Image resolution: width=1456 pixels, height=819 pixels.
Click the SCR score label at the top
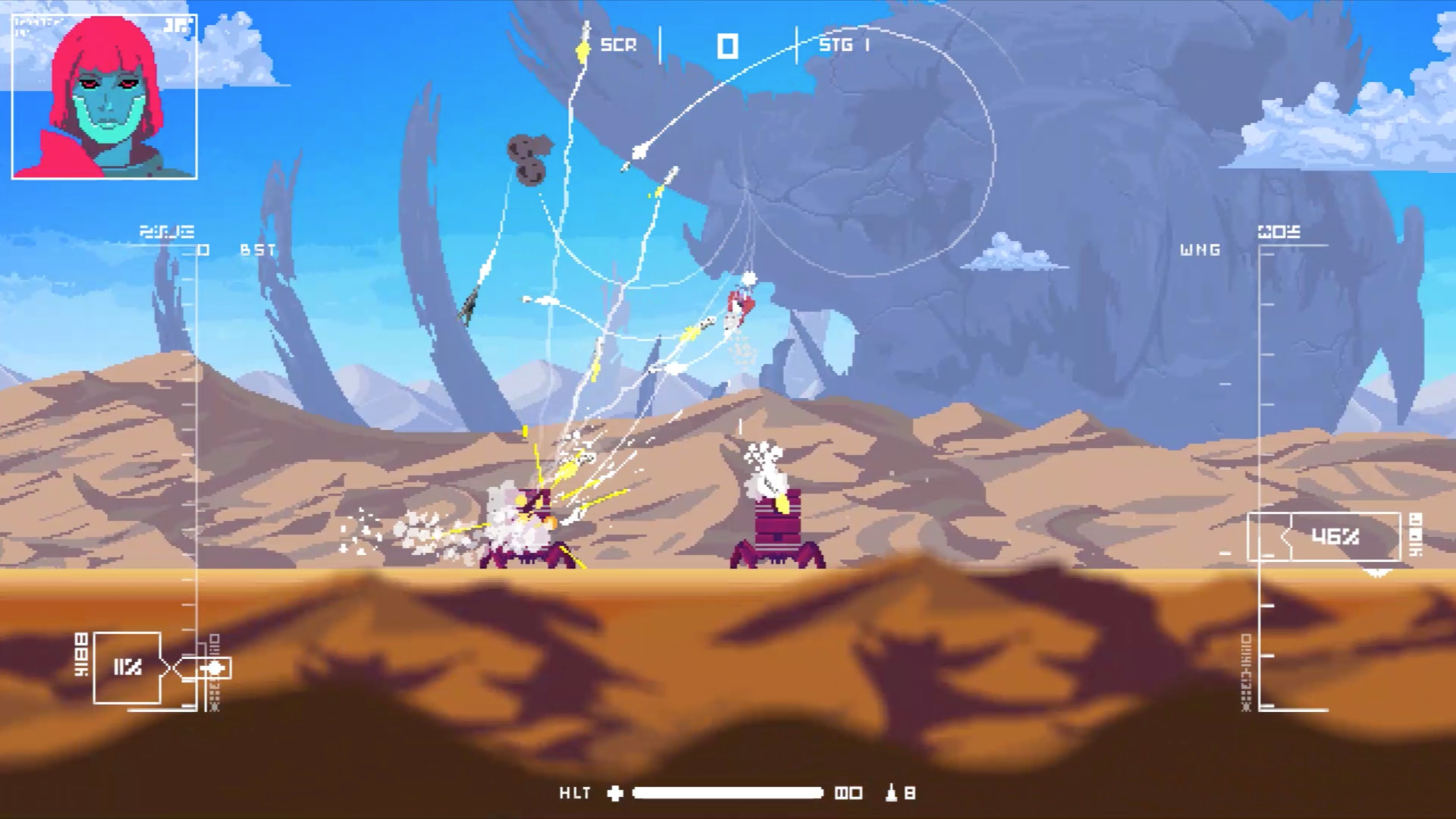[x=618, y=45]
